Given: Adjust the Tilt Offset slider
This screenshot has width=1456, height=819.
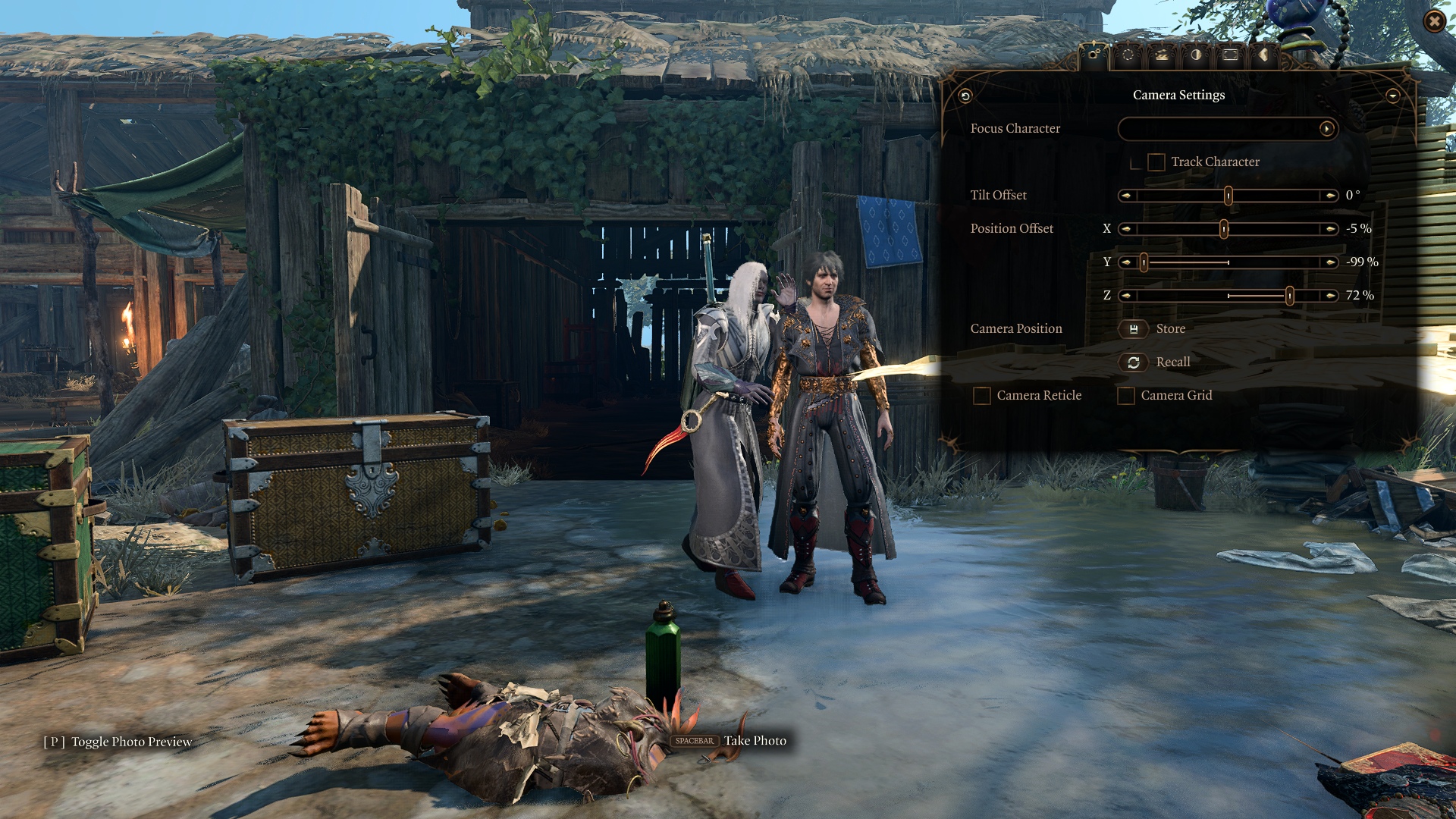Looking at the screenshot, I should 1228,196.
